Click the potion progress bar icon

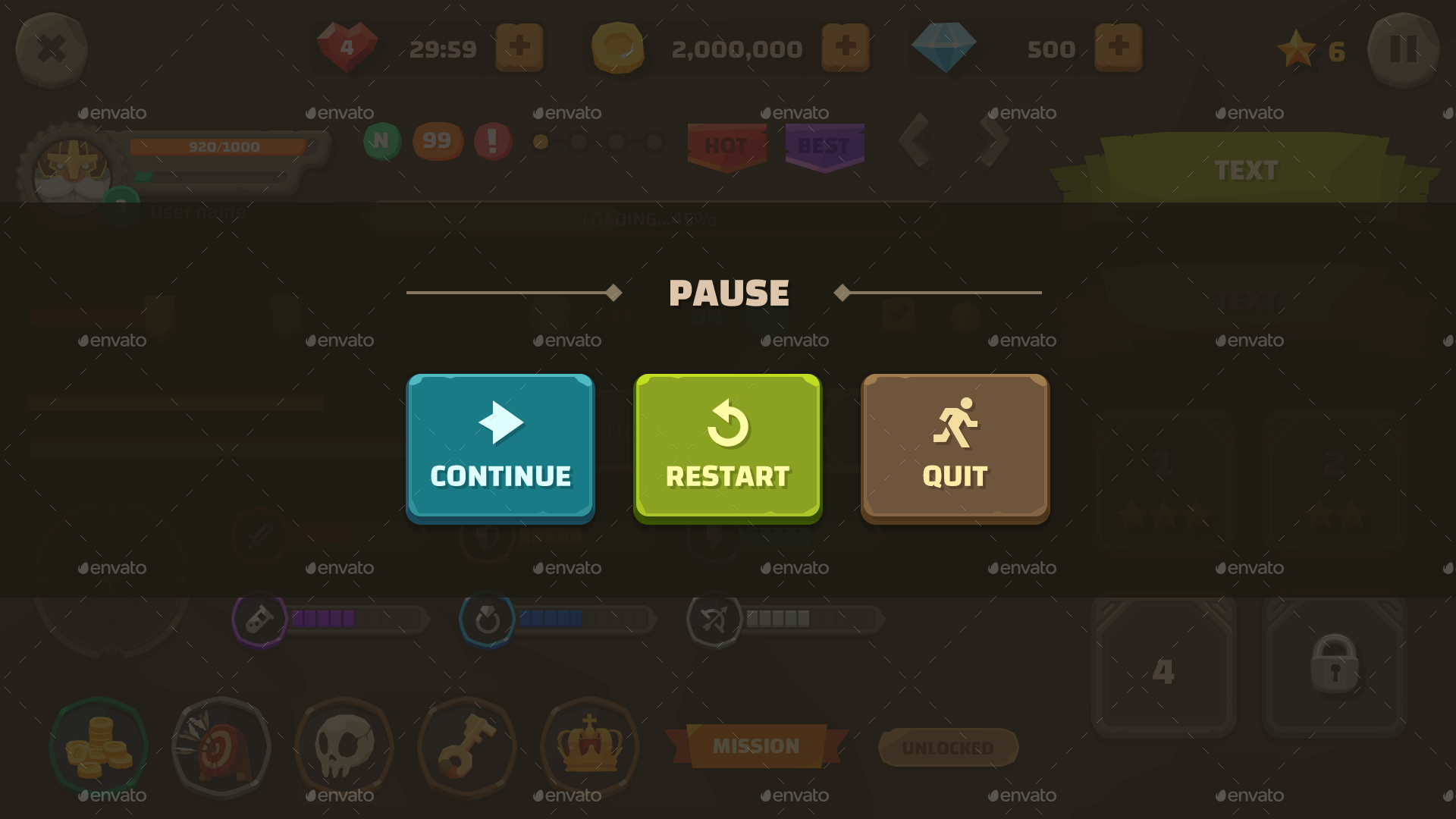(261, 619)
